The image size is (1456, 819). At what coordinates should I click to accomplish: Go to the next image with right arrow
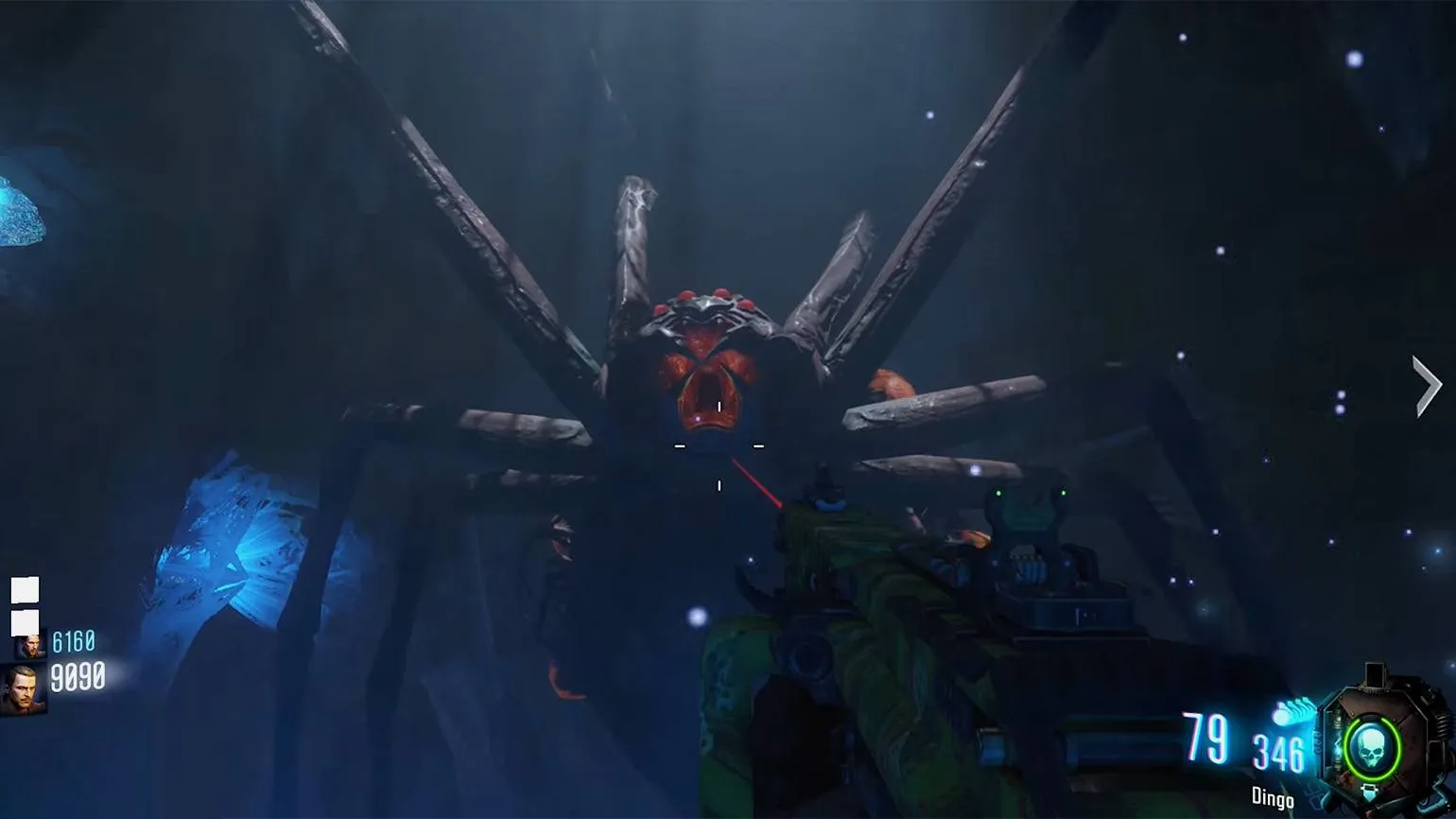pos(1427,386)
